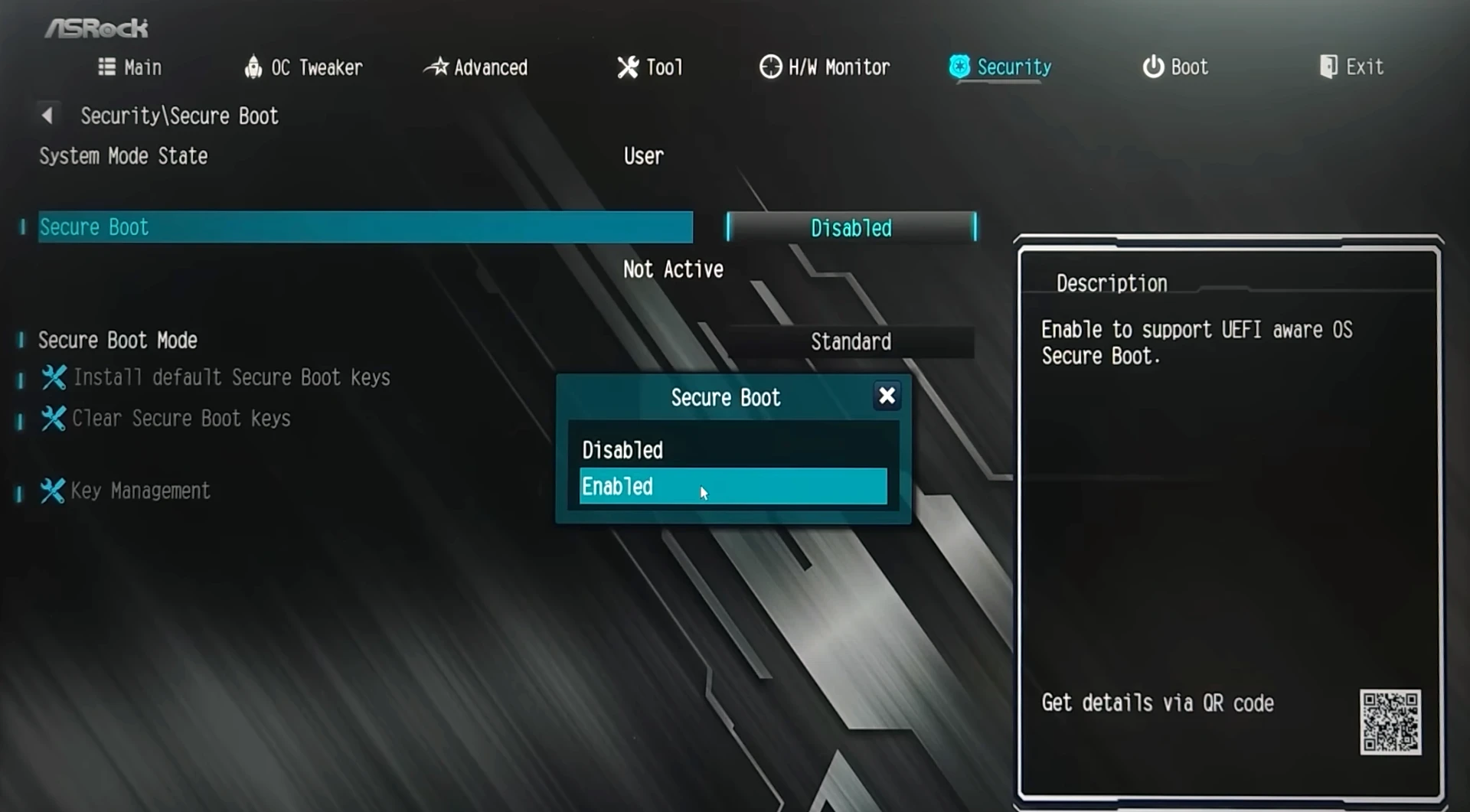
Task: Open the H/W Monitor tab
Action: tap(825, 67)
